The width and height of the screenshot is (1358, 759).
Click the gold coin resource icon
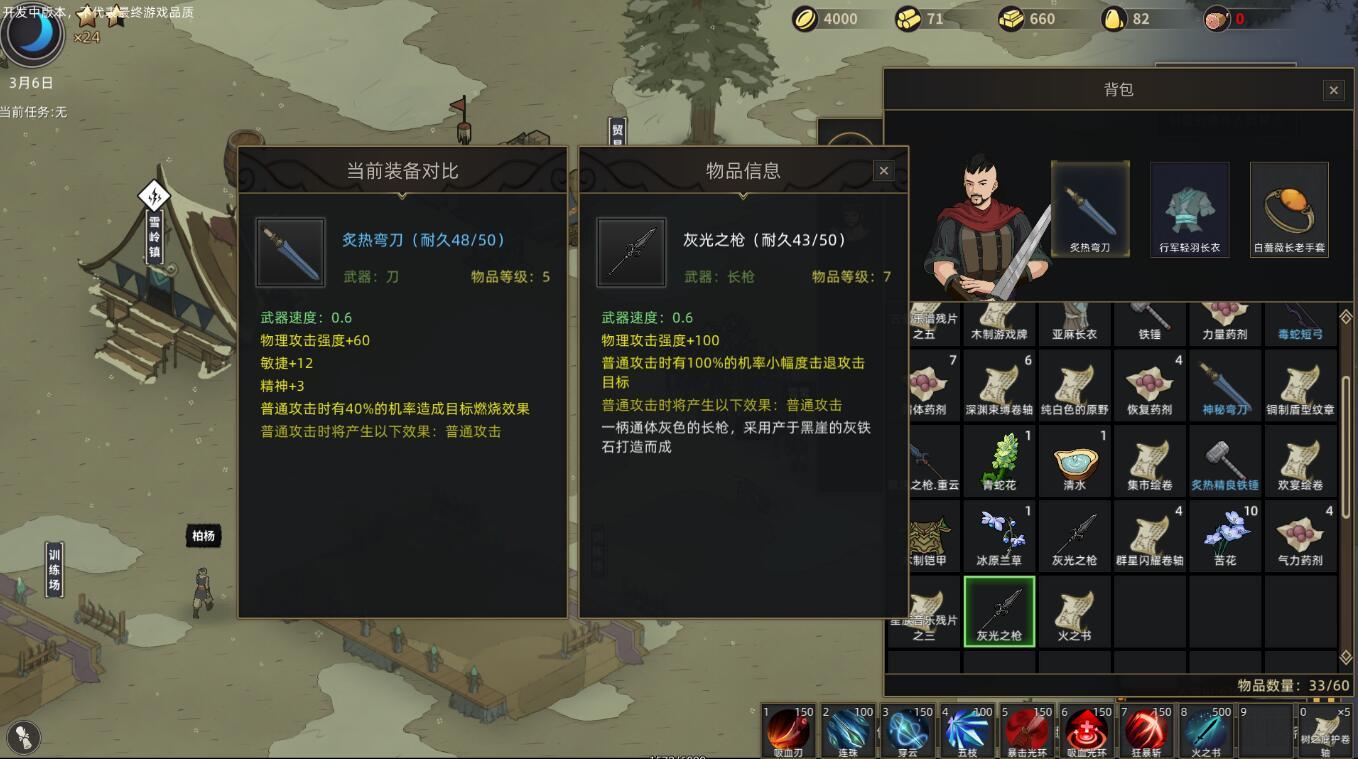[805, 18]
